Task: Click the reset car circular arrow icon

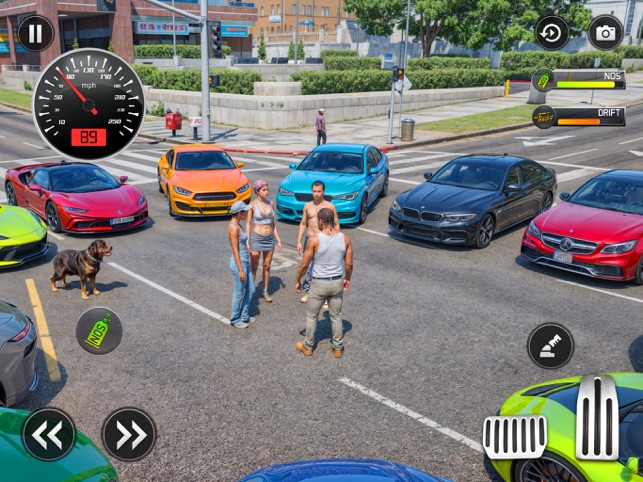Action: tap(551, 33)
